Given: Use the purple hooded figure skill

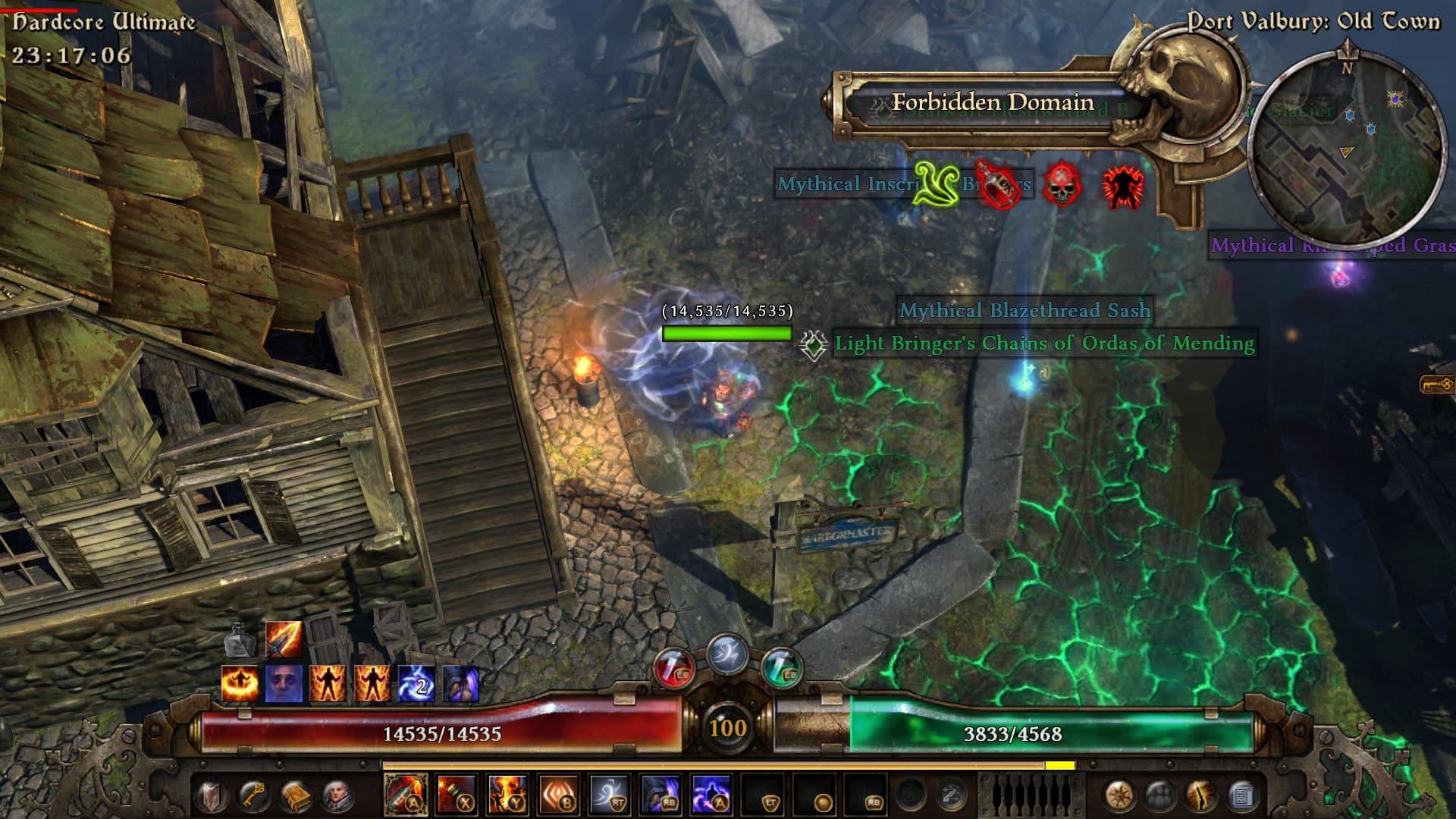Looking at the screenshot, I should (x=661, y=795).
